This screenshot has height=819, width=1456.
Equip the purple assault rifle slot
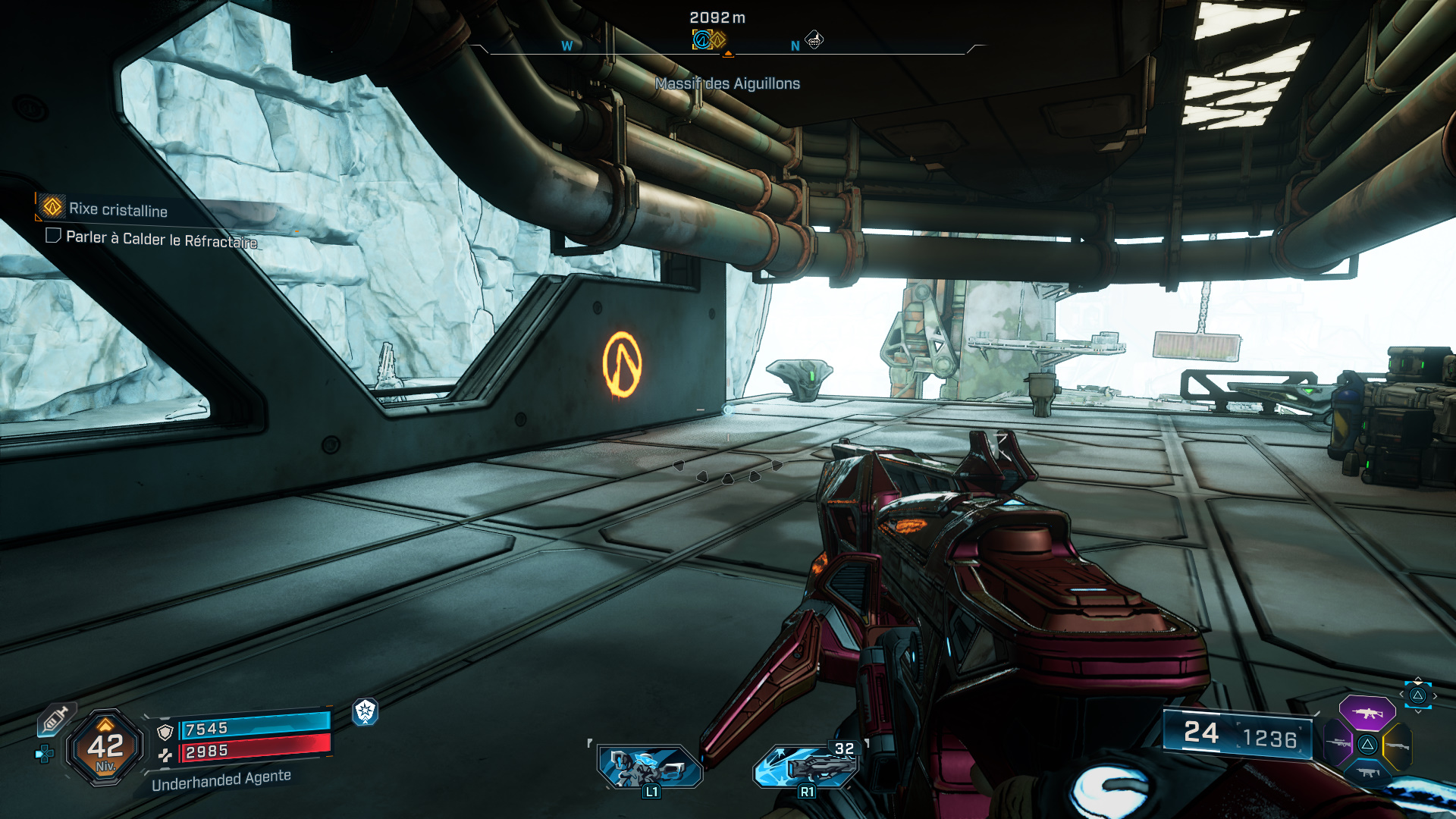click(x=1367, y=713)
